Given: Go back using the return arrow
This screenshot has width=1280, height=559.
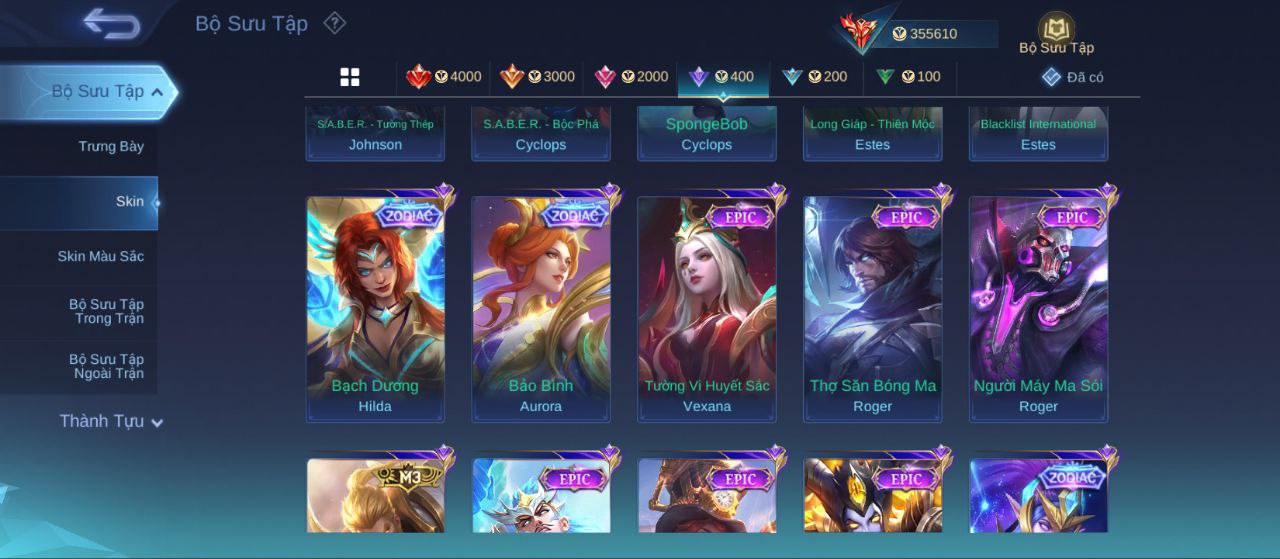Looking at the screenshot, I should [111, 23].
